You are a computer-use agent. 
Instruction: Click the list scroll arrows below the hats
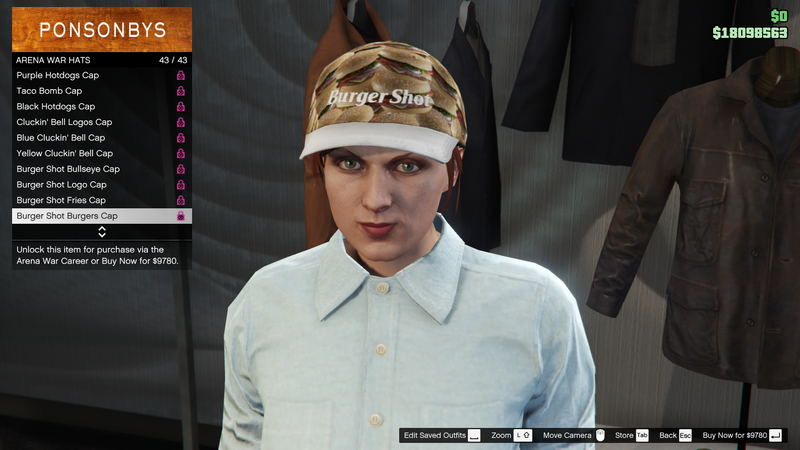pos(101,232)
